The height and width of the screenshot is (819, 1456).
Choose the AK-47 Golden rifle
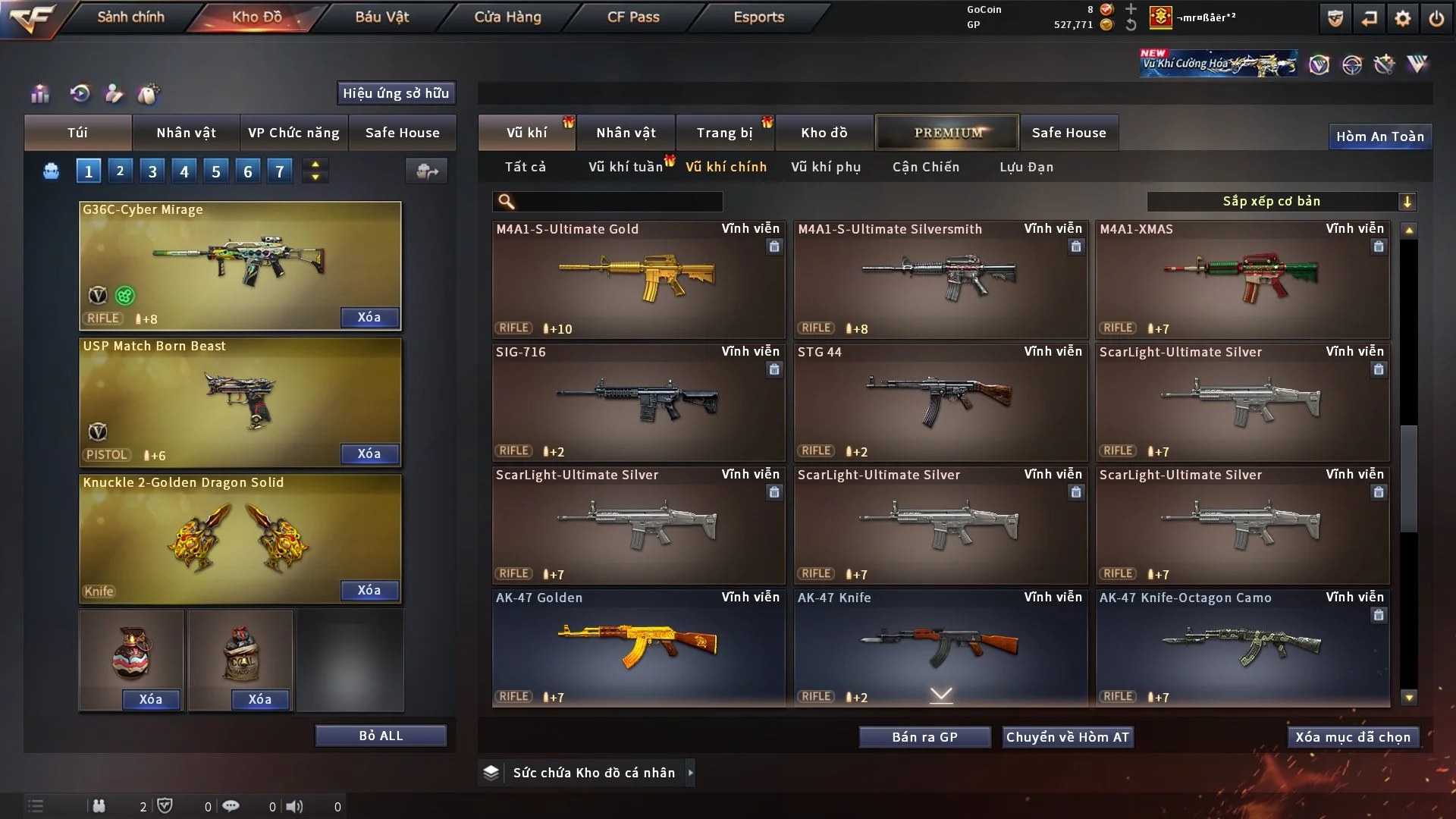(x=638, y=648)
